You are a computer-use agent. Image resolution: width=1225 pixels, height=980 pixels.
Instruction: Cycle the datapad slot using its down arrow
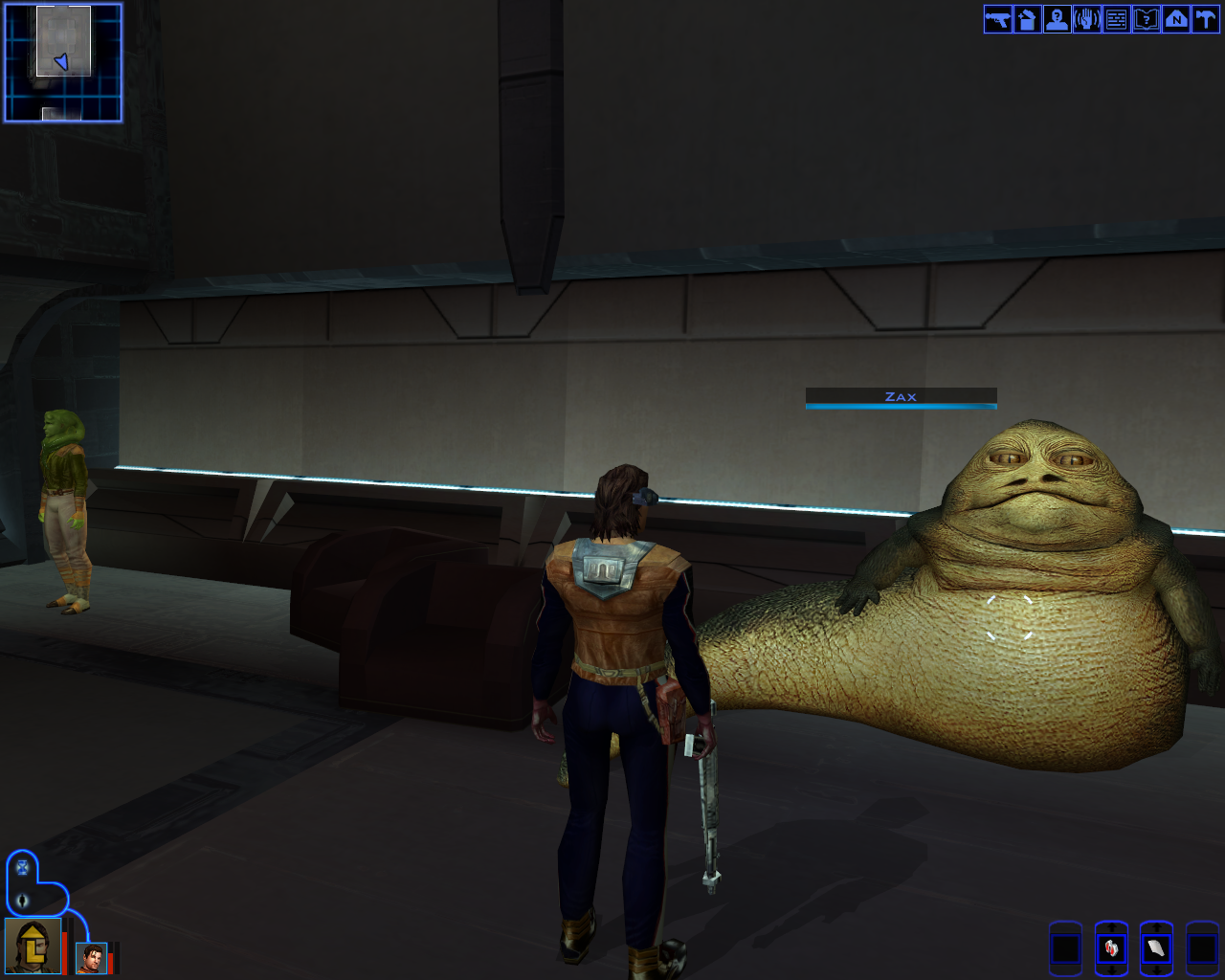coord(1157,969)
